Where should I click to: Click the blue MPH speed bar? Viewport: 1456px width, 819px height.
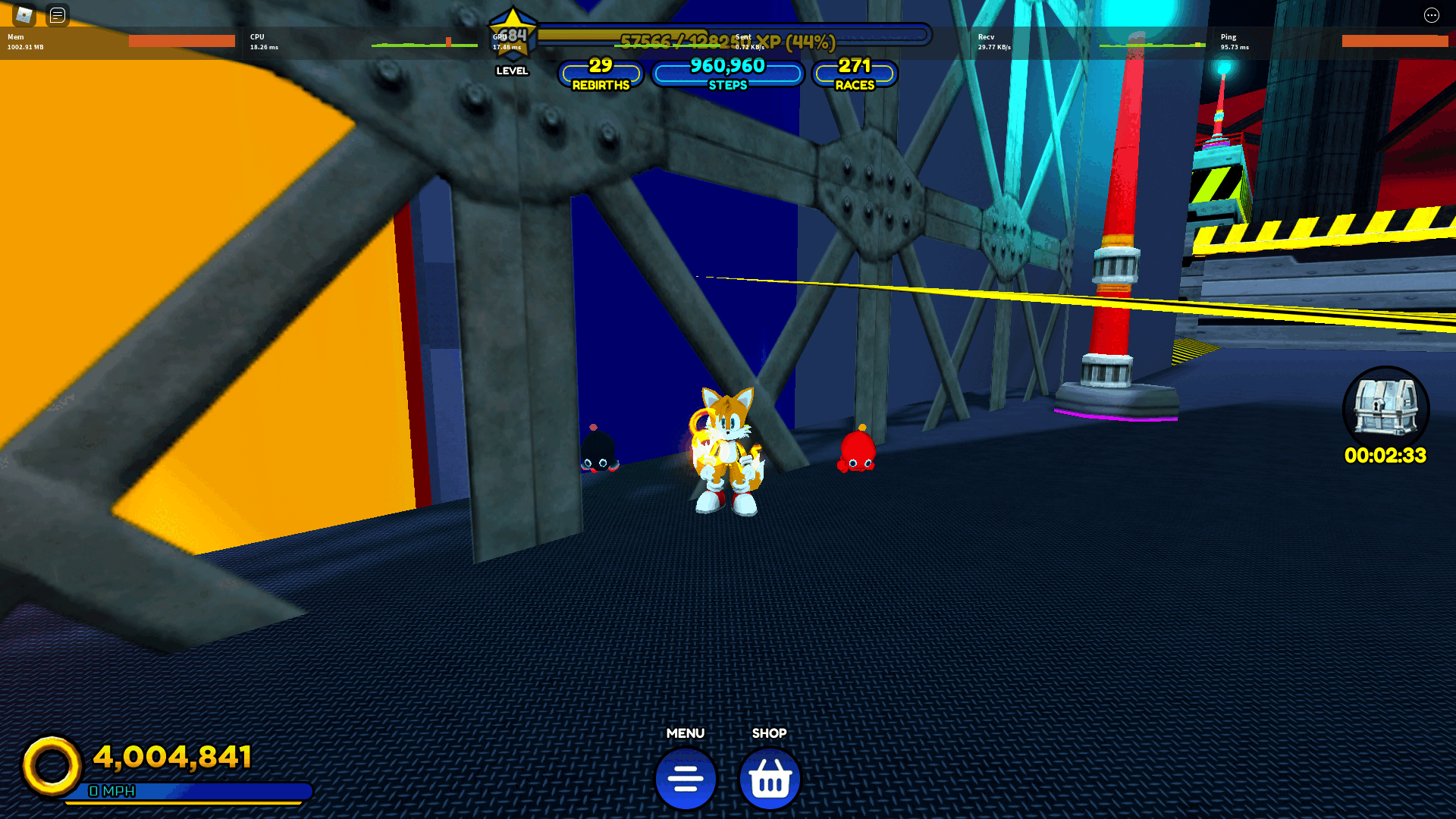(x=186, y=792)
